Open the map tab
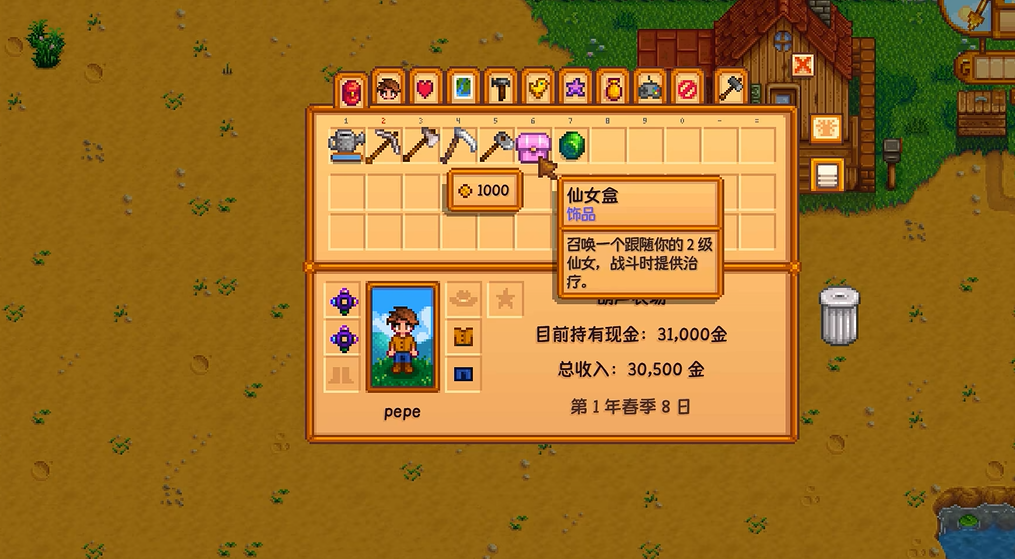This screenshot has width=1015, height=559. point(462,90)
